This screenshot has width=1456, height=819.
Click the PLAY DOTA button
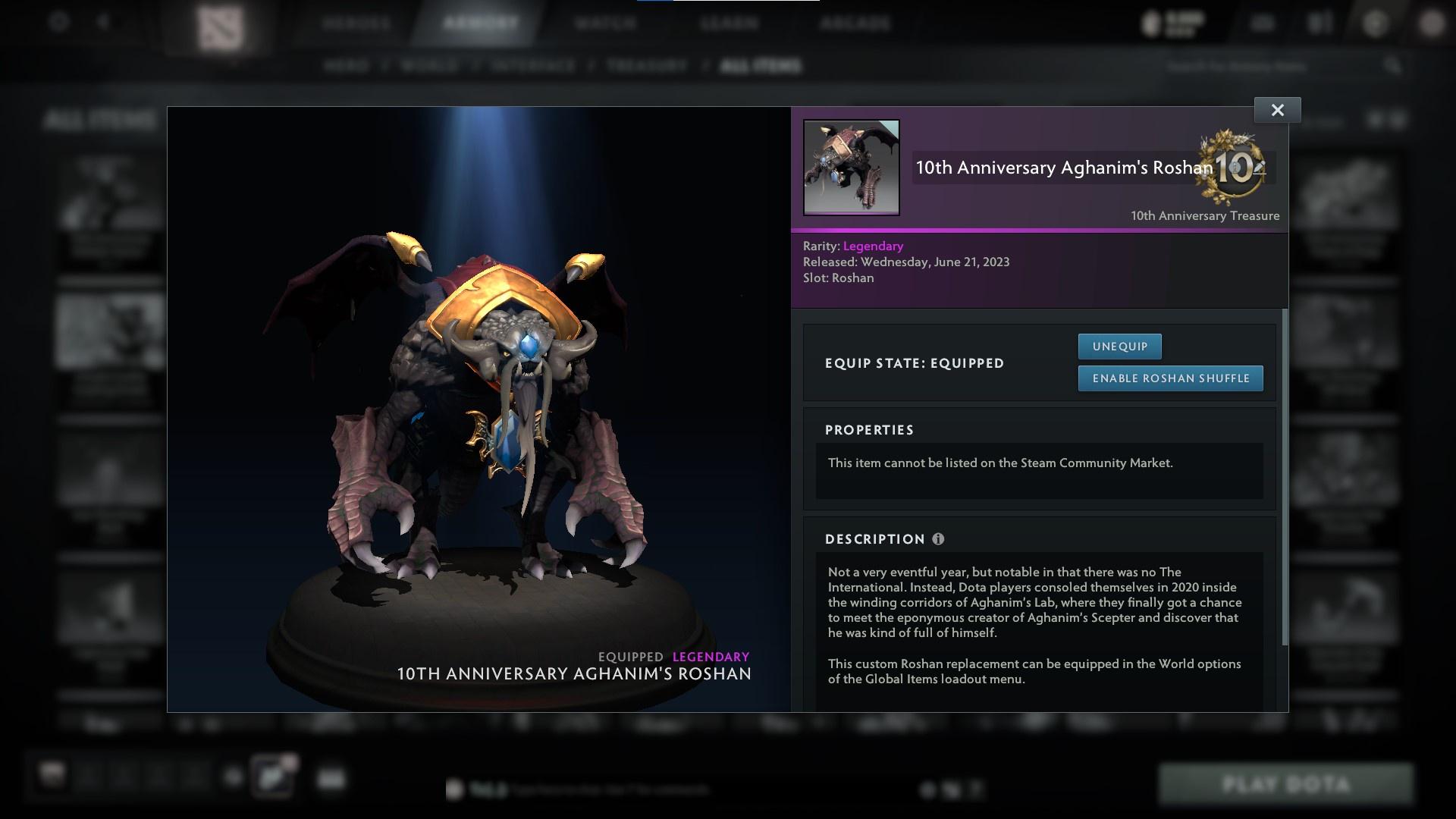[x=1287, y=785]
